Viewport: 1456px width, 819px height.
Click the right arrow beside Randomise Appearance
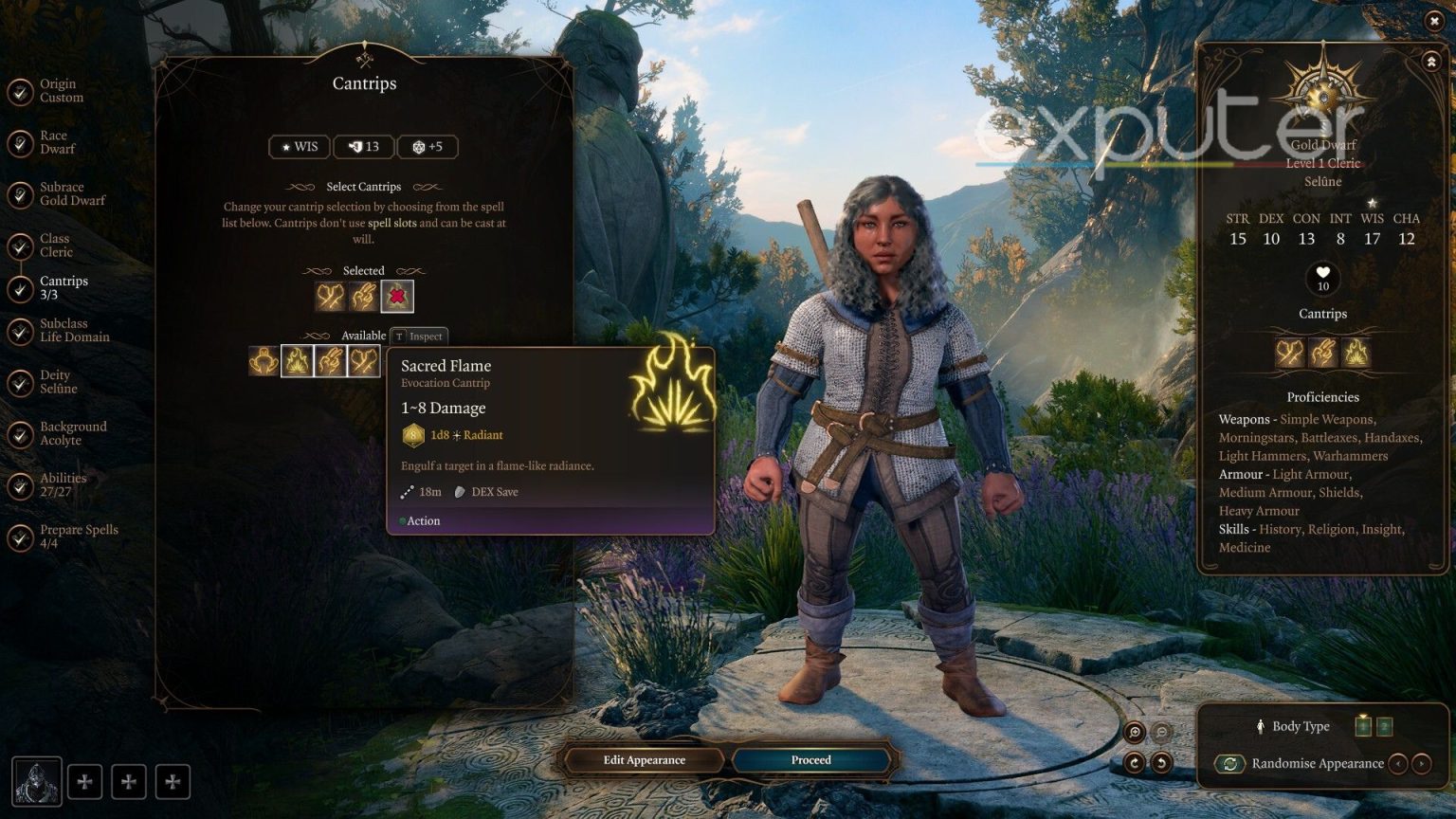click(1421, 763)
